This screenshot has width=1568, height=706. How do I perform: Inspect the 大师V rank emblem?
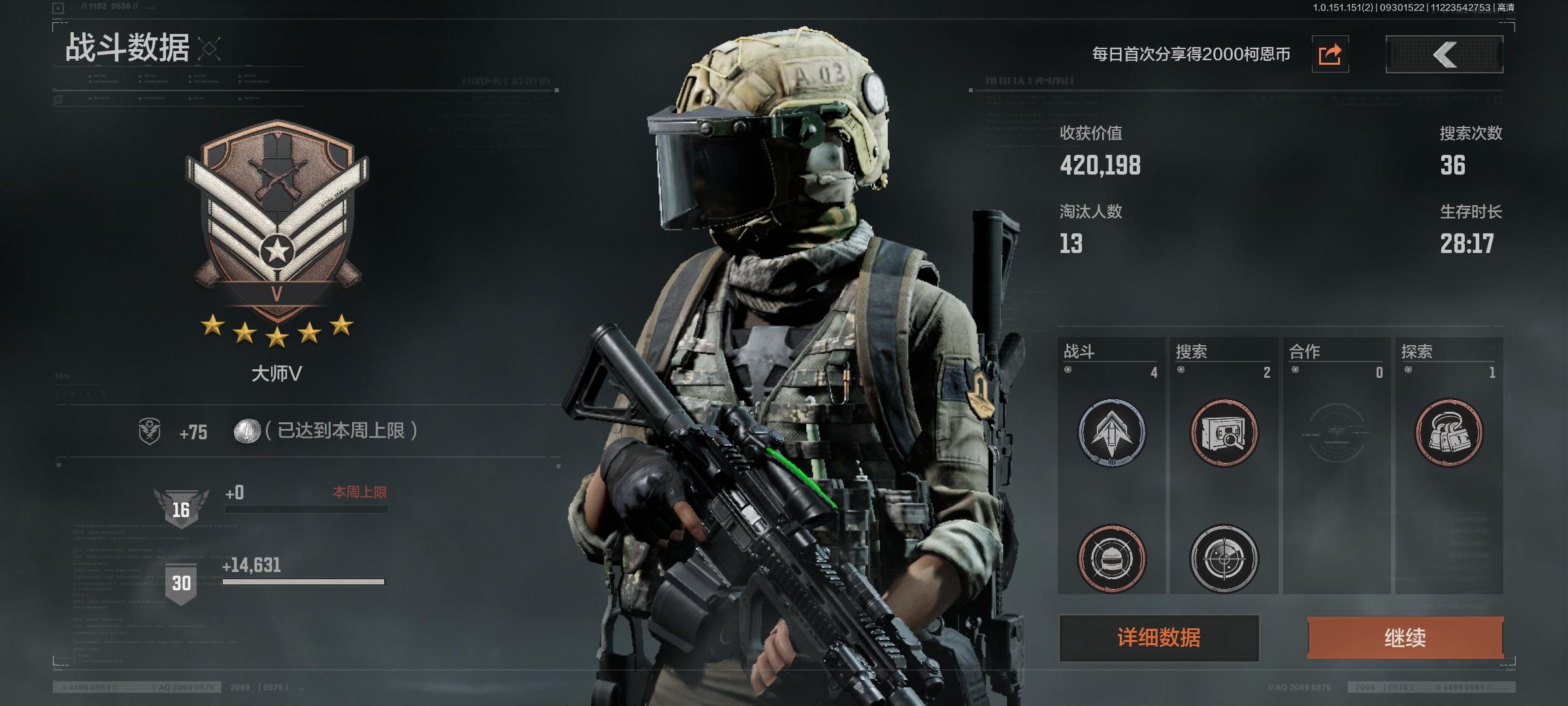click(x=277, y=222)
